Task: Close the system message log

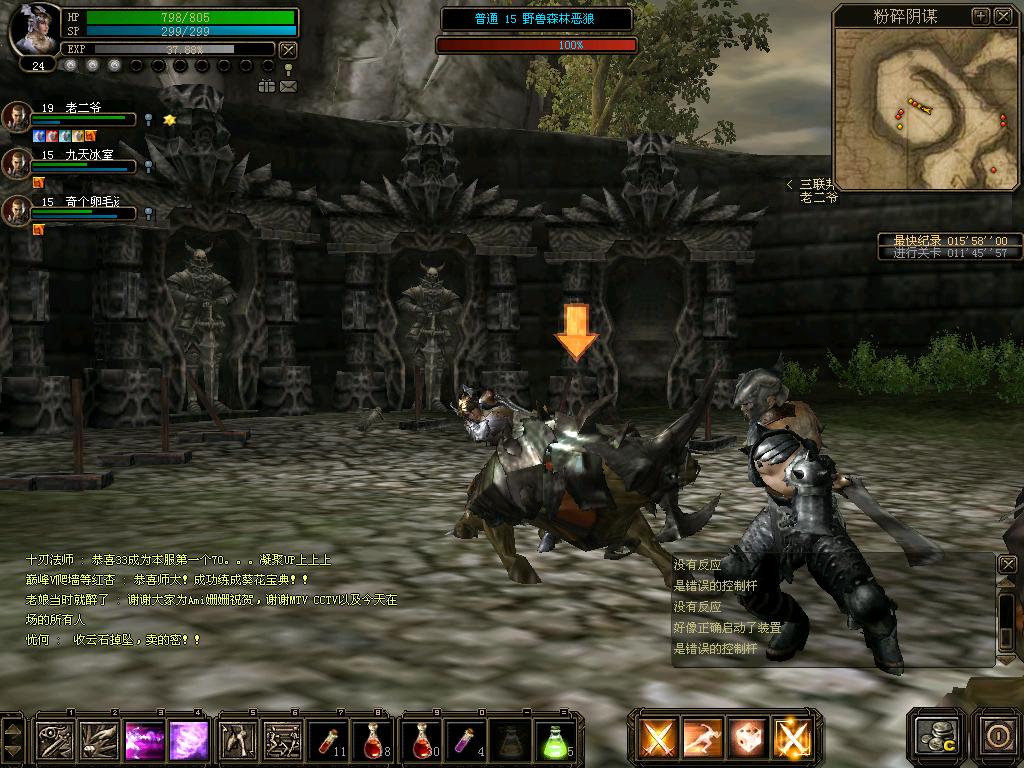Action: (1007, 565)
